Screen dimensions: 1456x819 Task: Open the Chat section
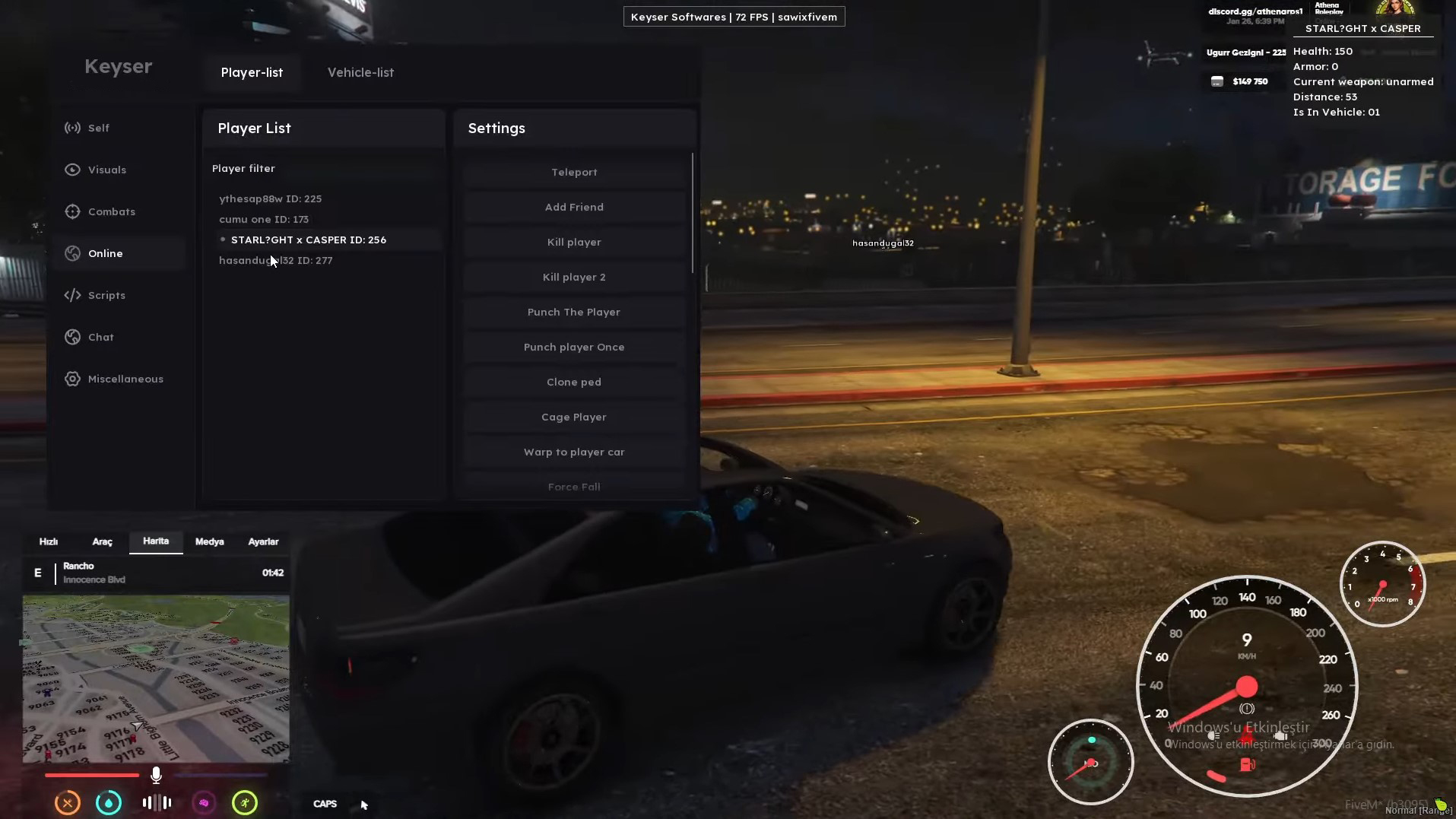click(x=100, y=337)
